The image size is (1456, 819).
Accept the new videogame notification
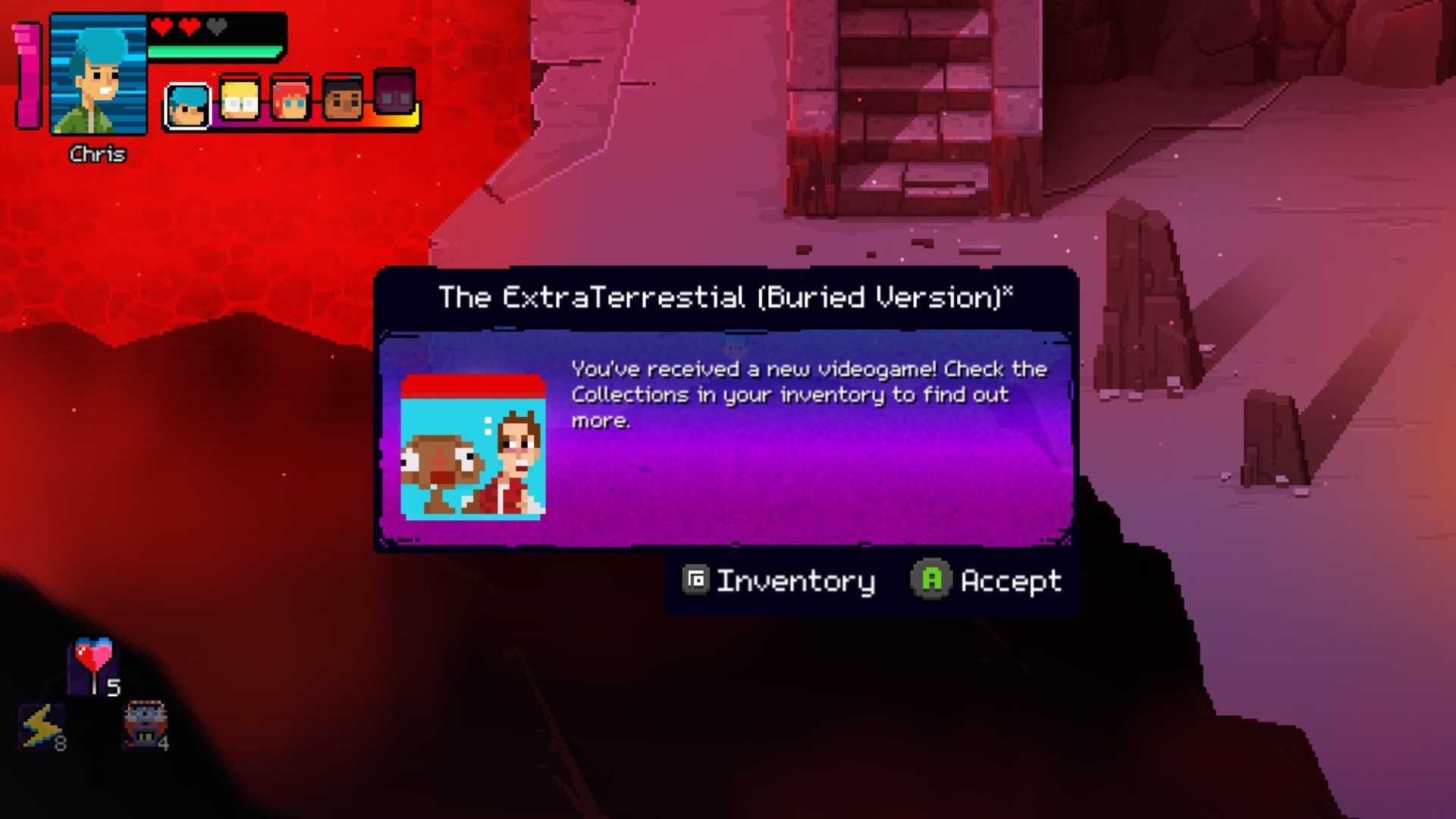pyautogui.click(x=986, y=581)
